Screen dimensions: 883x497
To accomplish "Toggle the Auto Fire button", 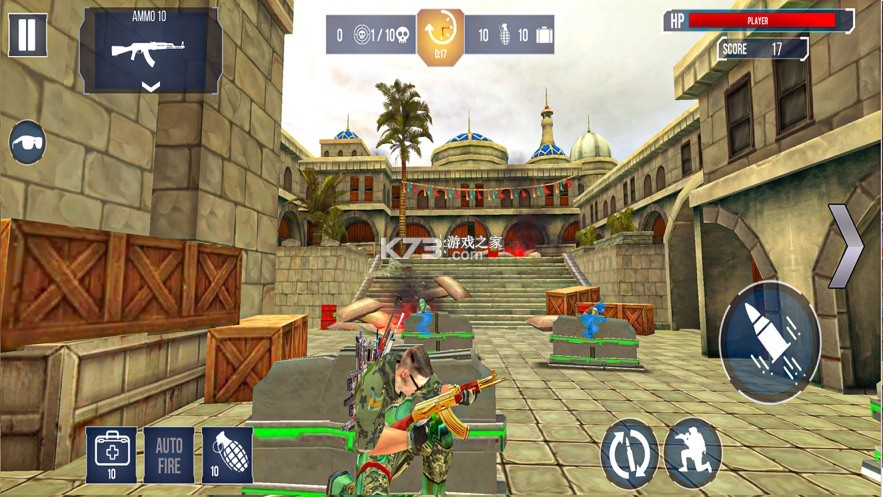I will (169, 455).
